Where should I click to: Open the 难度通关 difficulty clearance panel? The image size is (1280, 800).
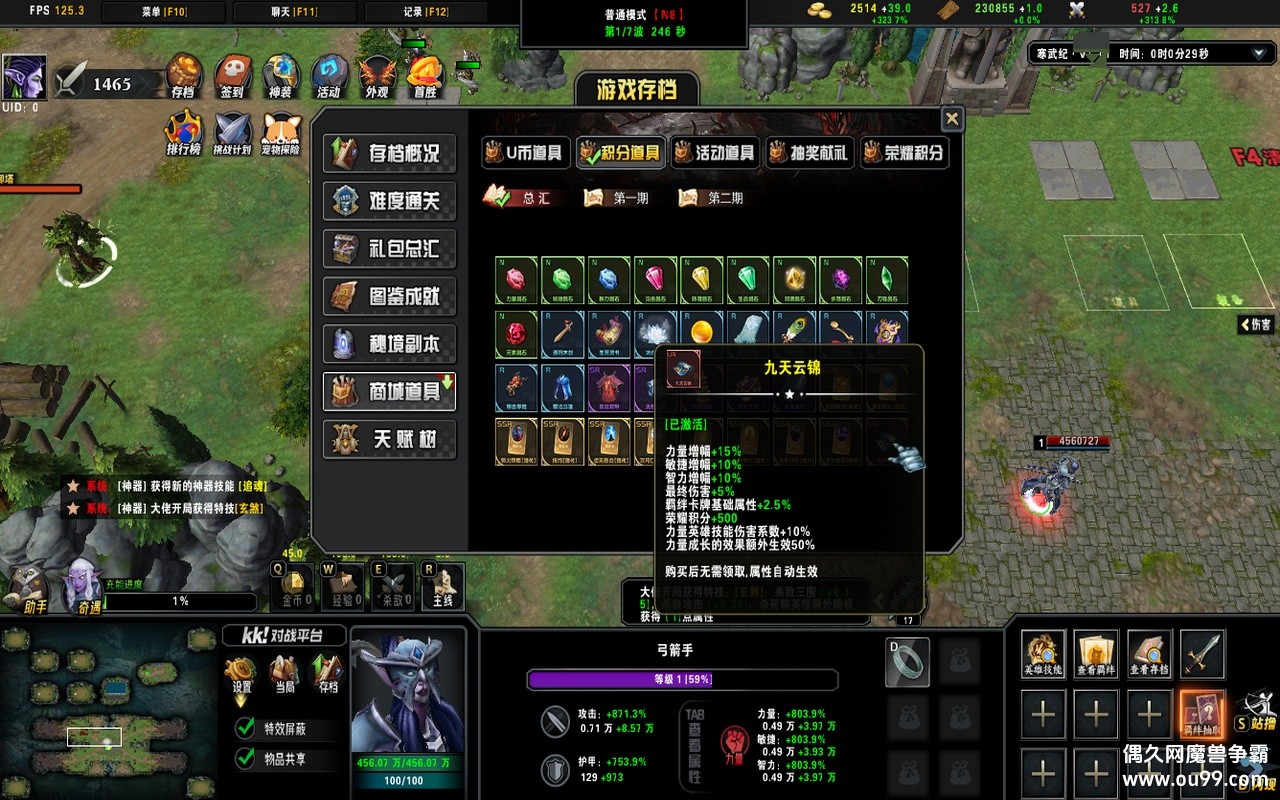tap(389, 202)
